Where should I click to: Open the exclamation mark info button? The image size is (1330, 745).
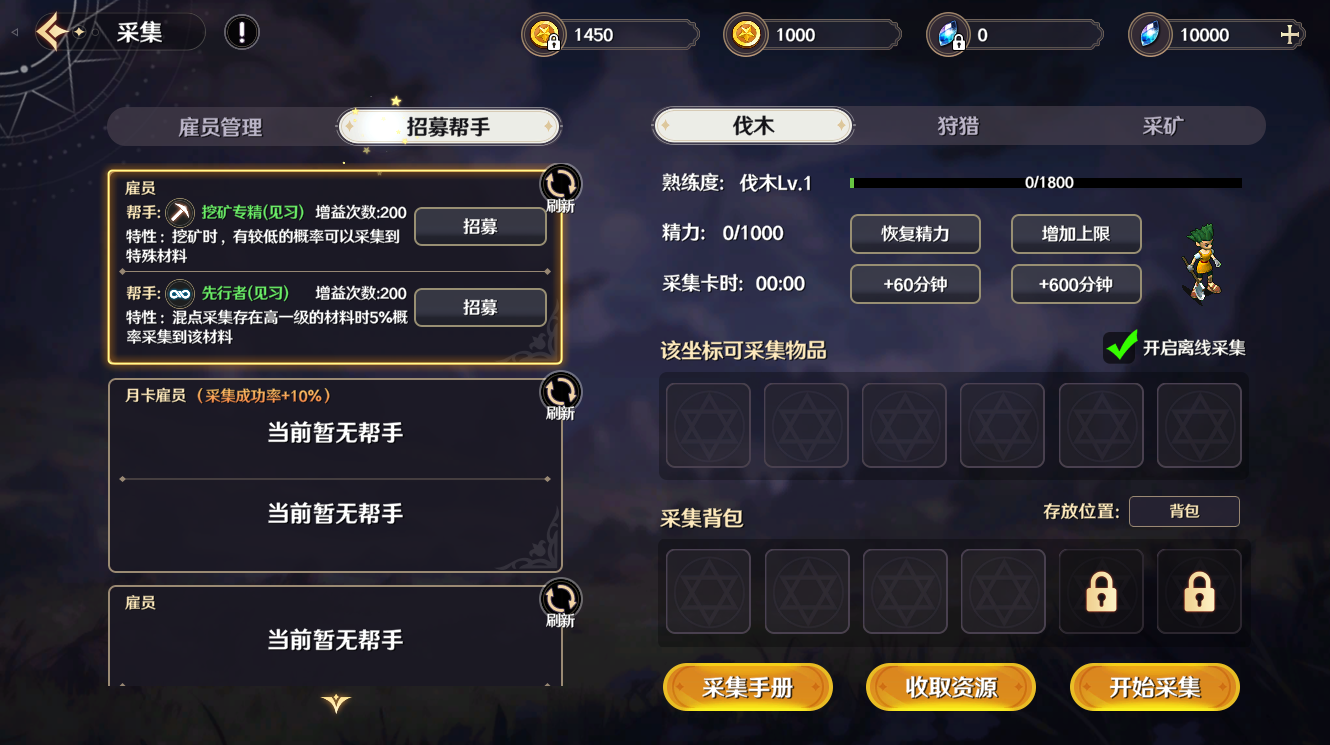pos(241,33)
